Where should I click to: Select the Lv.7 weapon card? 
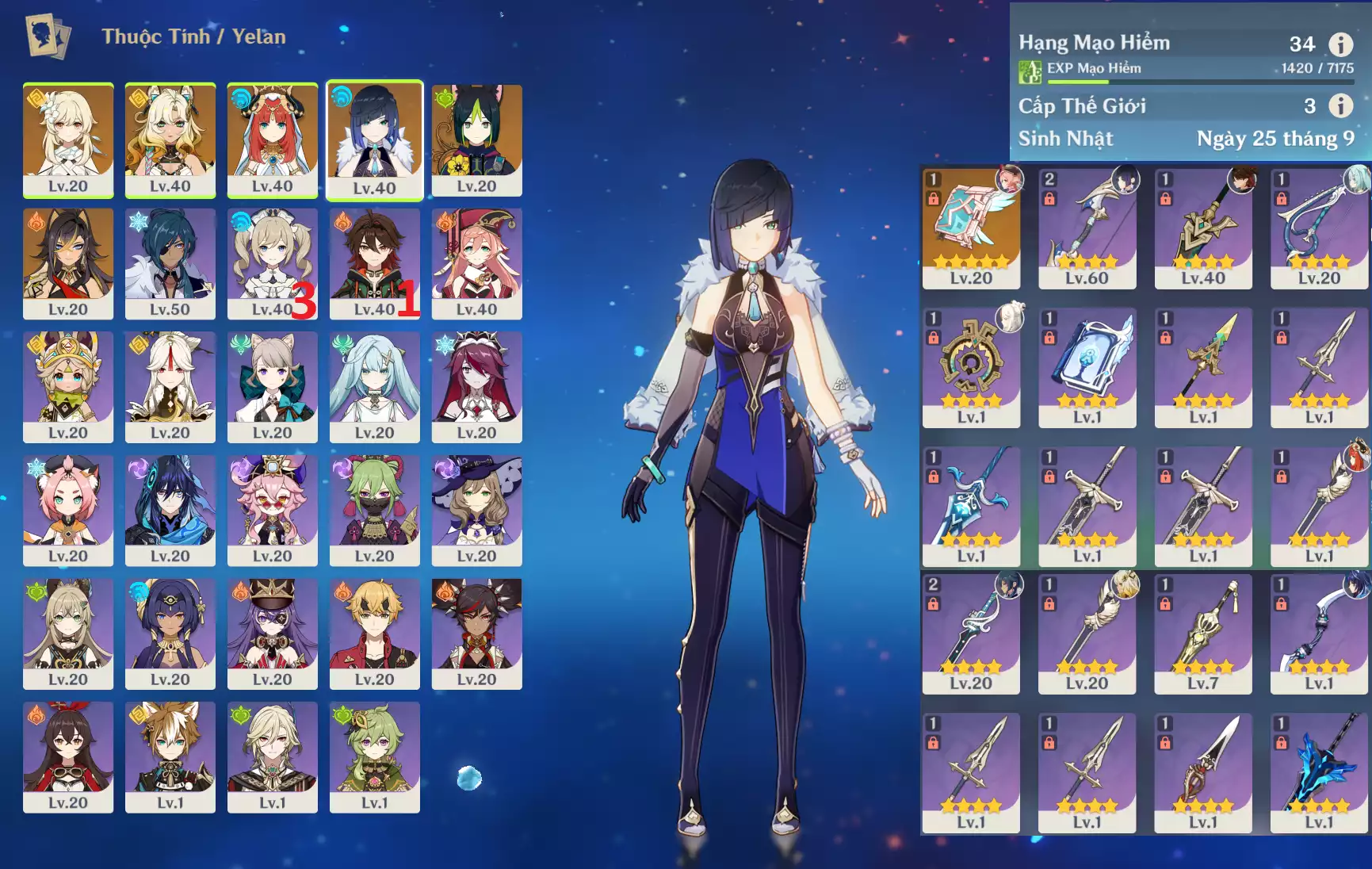[x=1202, y=634]
